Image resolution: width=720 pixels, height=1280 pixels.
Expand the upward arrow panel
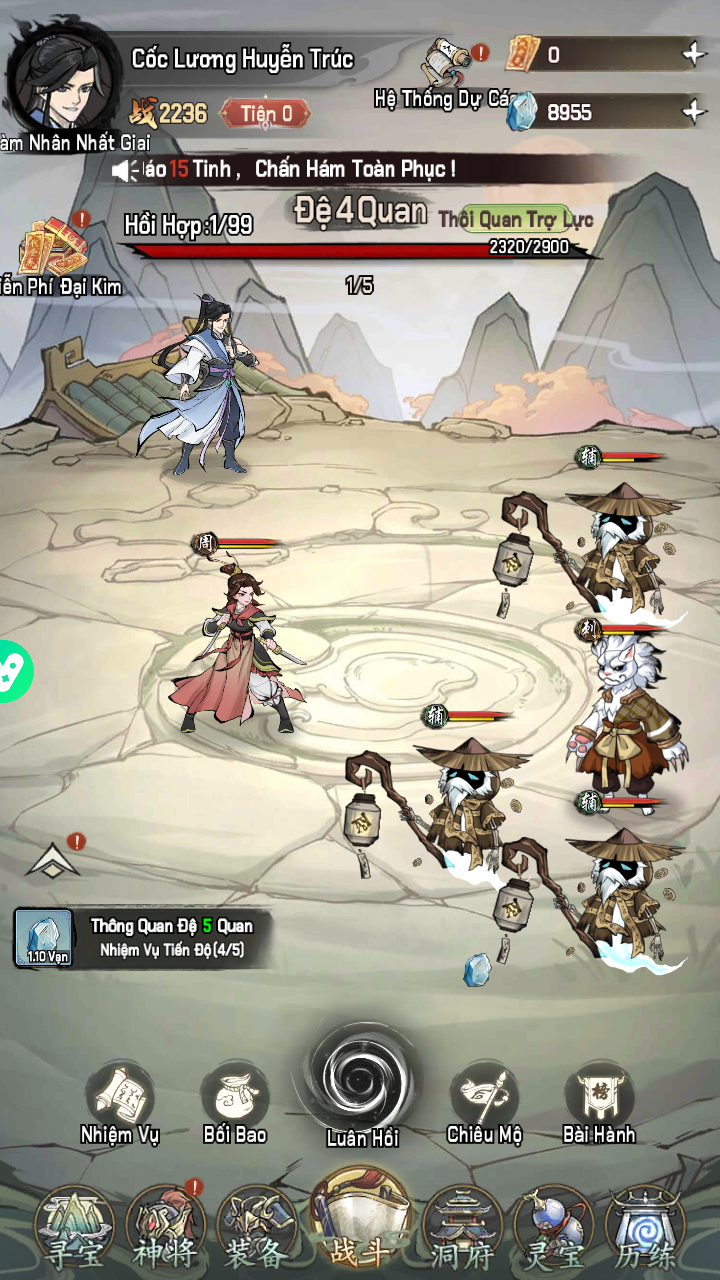(53, 860)
